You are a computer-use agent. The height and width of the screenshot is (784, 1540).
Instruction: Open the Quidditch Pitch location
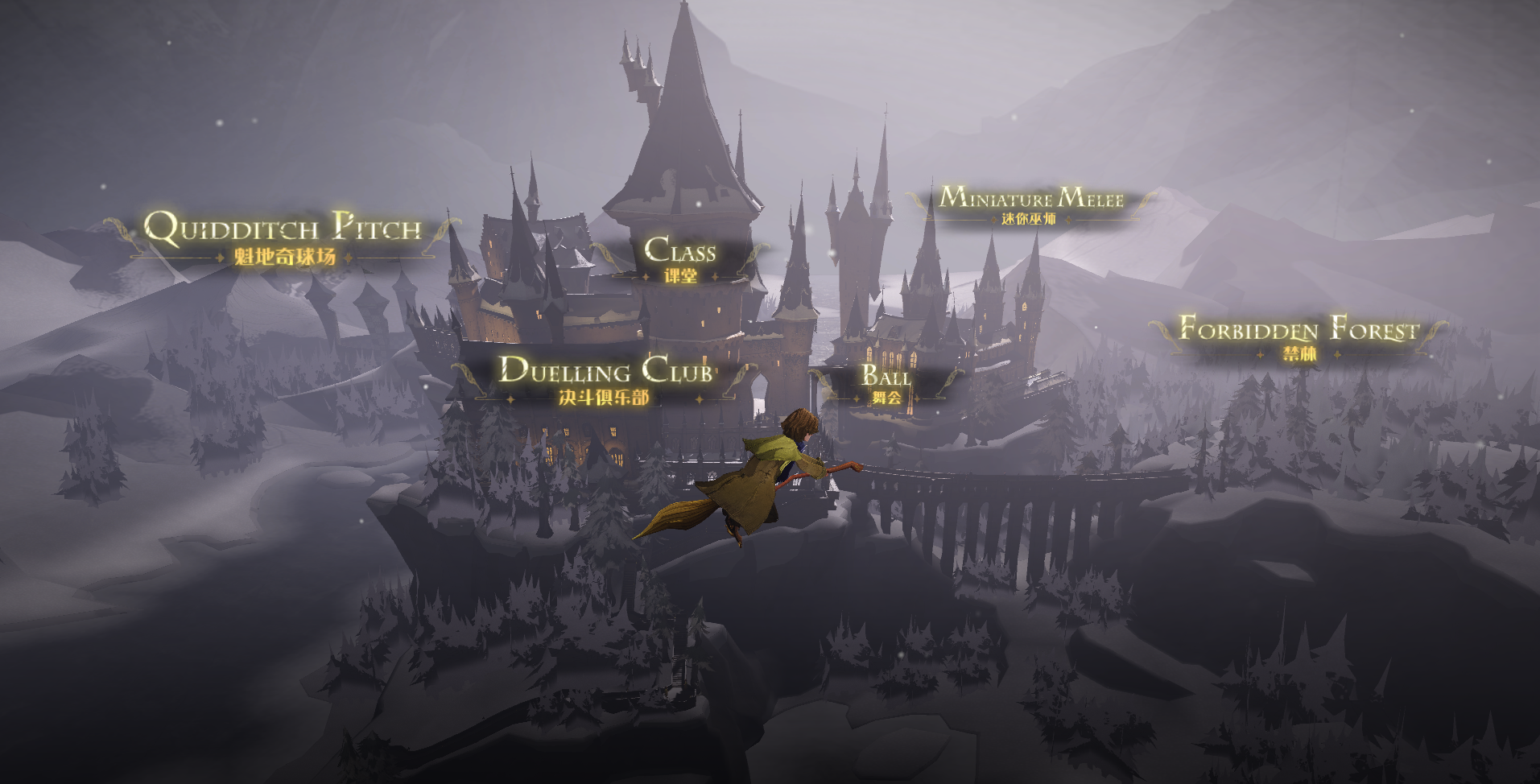point(283,237)
